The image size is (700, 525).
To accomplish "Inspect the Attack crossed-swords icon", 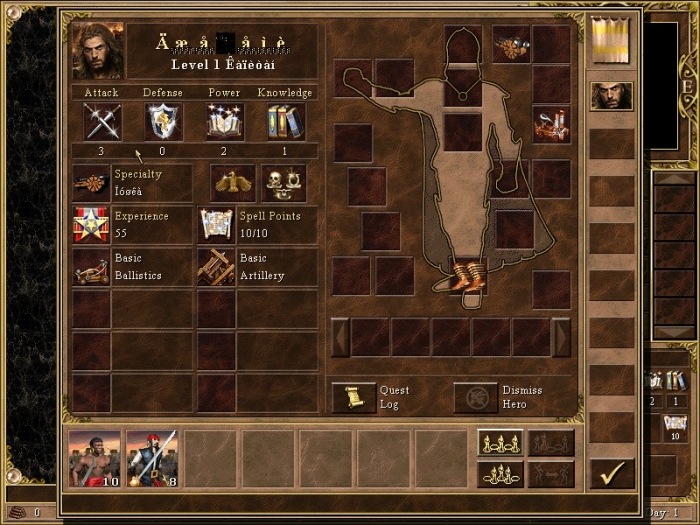I will 101,122.
